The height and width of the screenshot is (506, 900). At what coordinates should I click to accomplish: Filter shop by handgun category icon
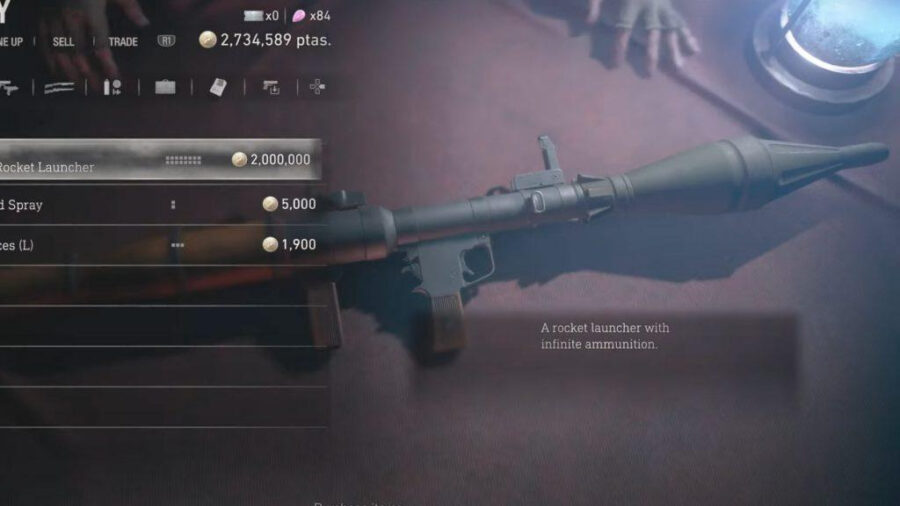(10, 87)
